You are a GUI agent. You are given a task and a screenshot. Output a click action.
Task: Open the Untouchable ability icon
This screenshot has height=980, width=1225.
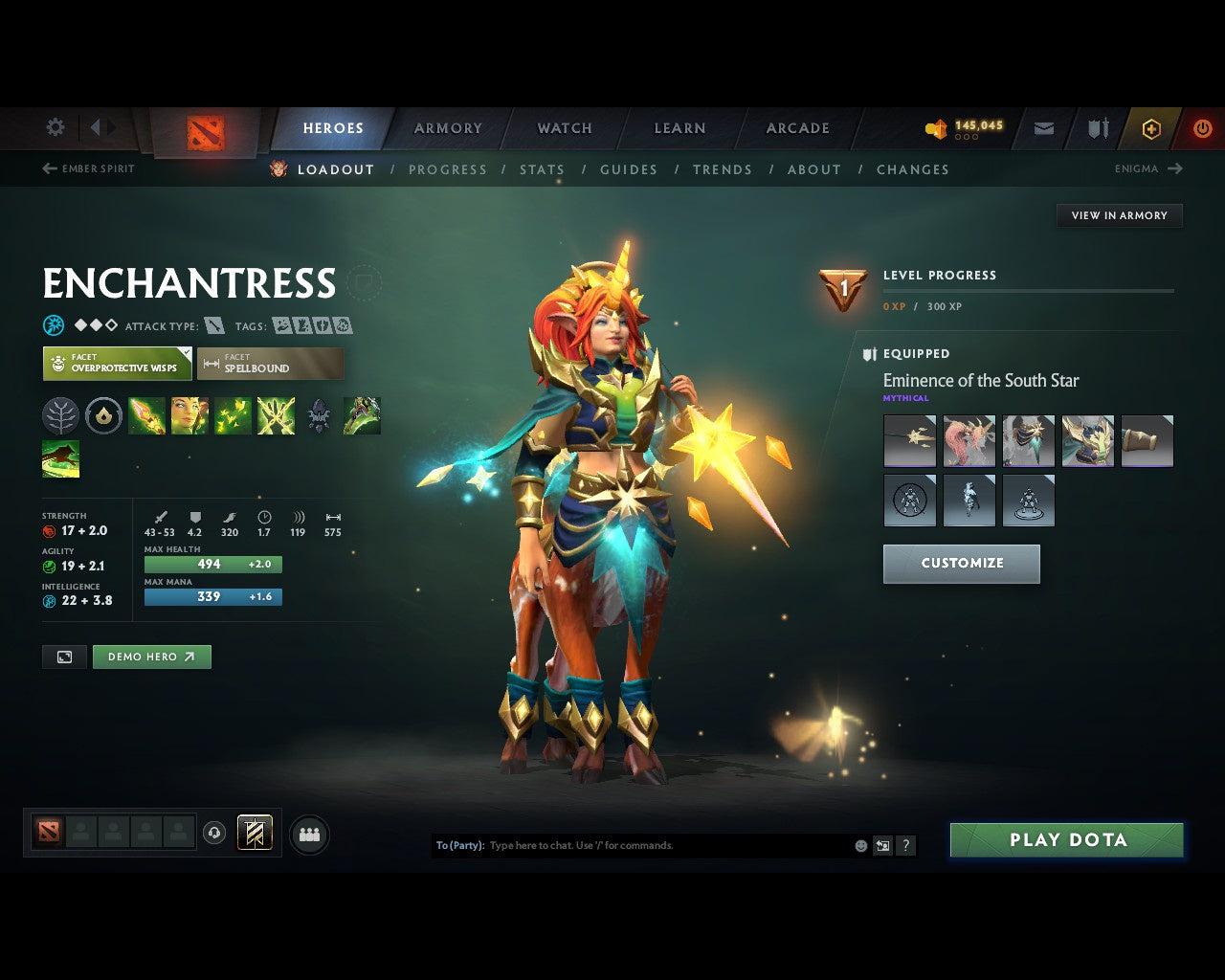pos(276,414)
